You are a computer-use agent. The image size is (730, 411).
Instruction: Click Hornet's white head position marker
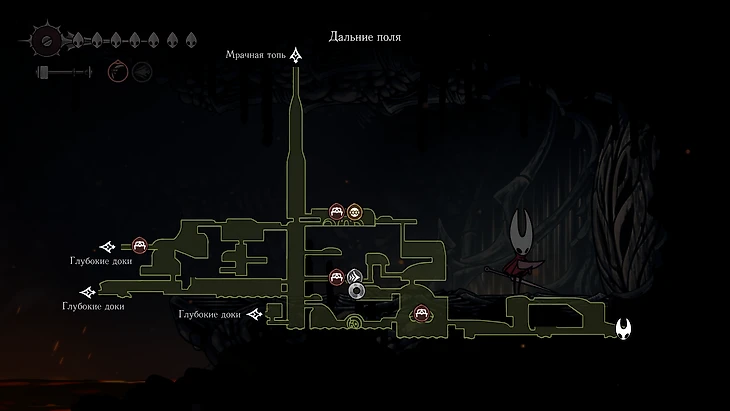[x=624, y=327]
